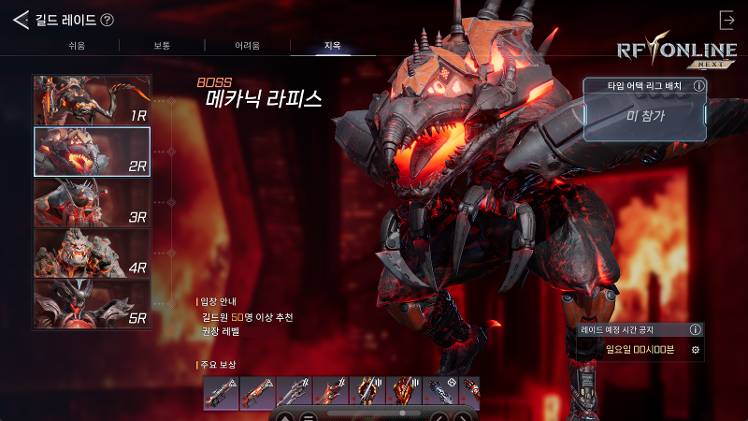
Task: Select the 어려움 difficulty tab
Action: [247, 46]
